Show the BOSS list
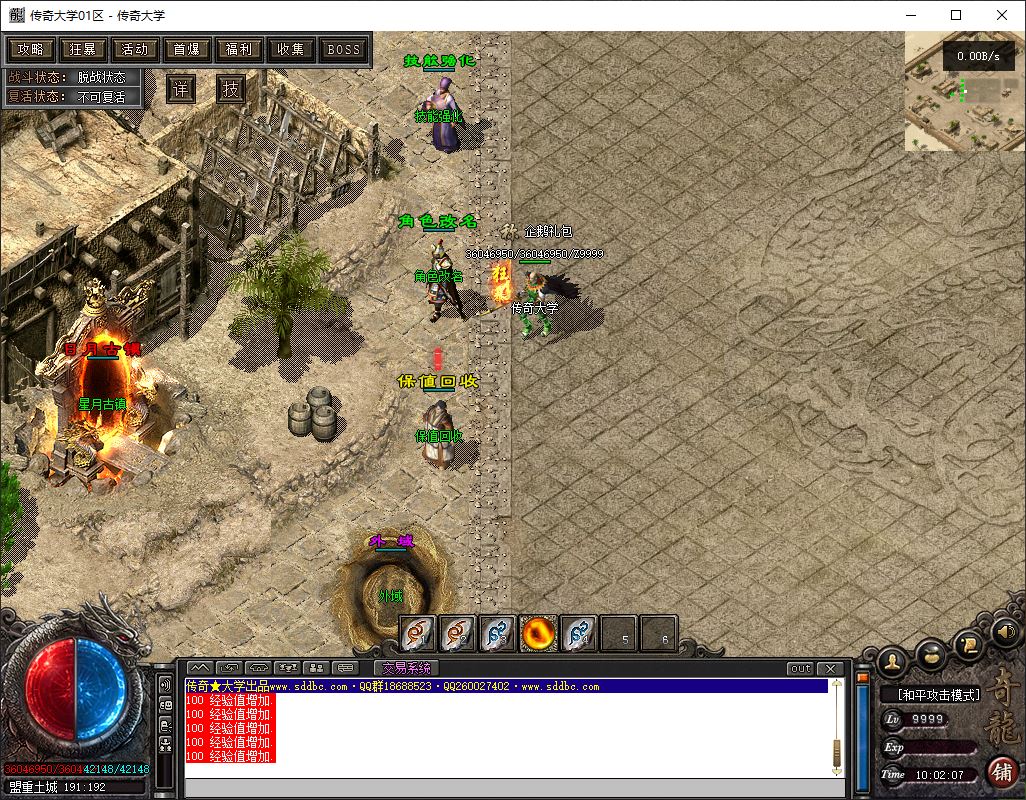This screenshot has height=800, width=1026. tap(344, 49)
